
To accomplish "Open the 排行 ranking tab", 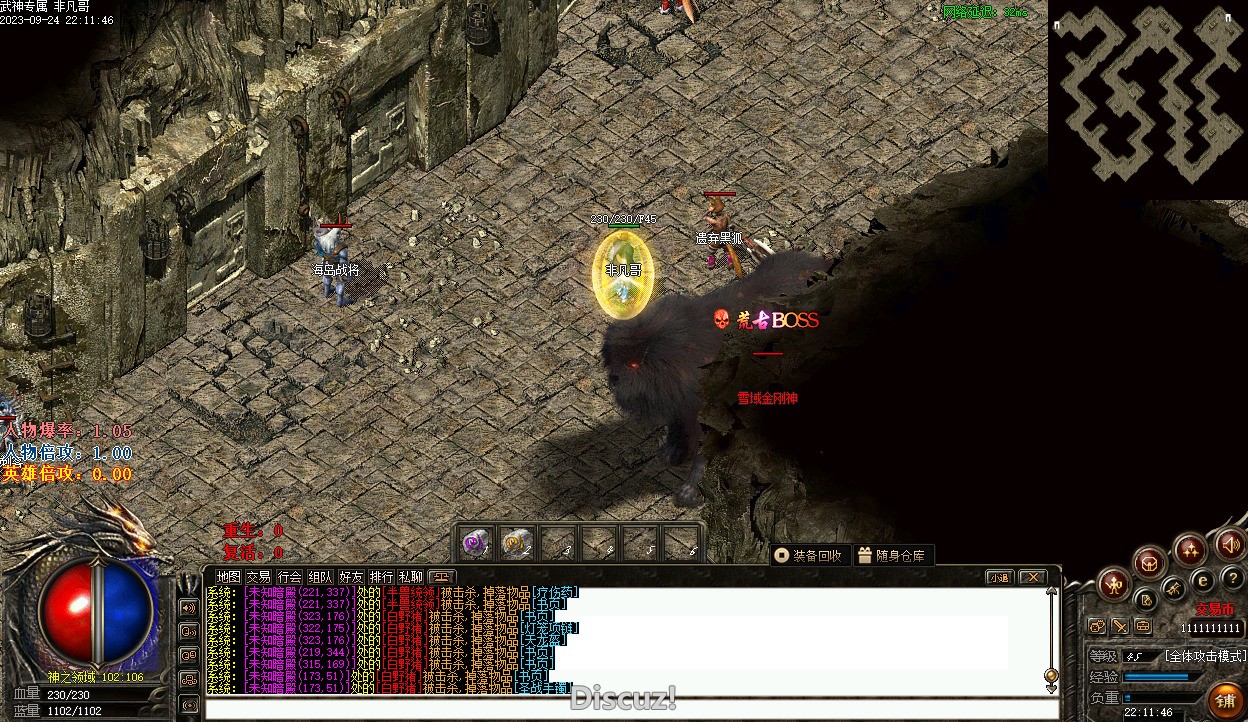I will tap(381, 577).
